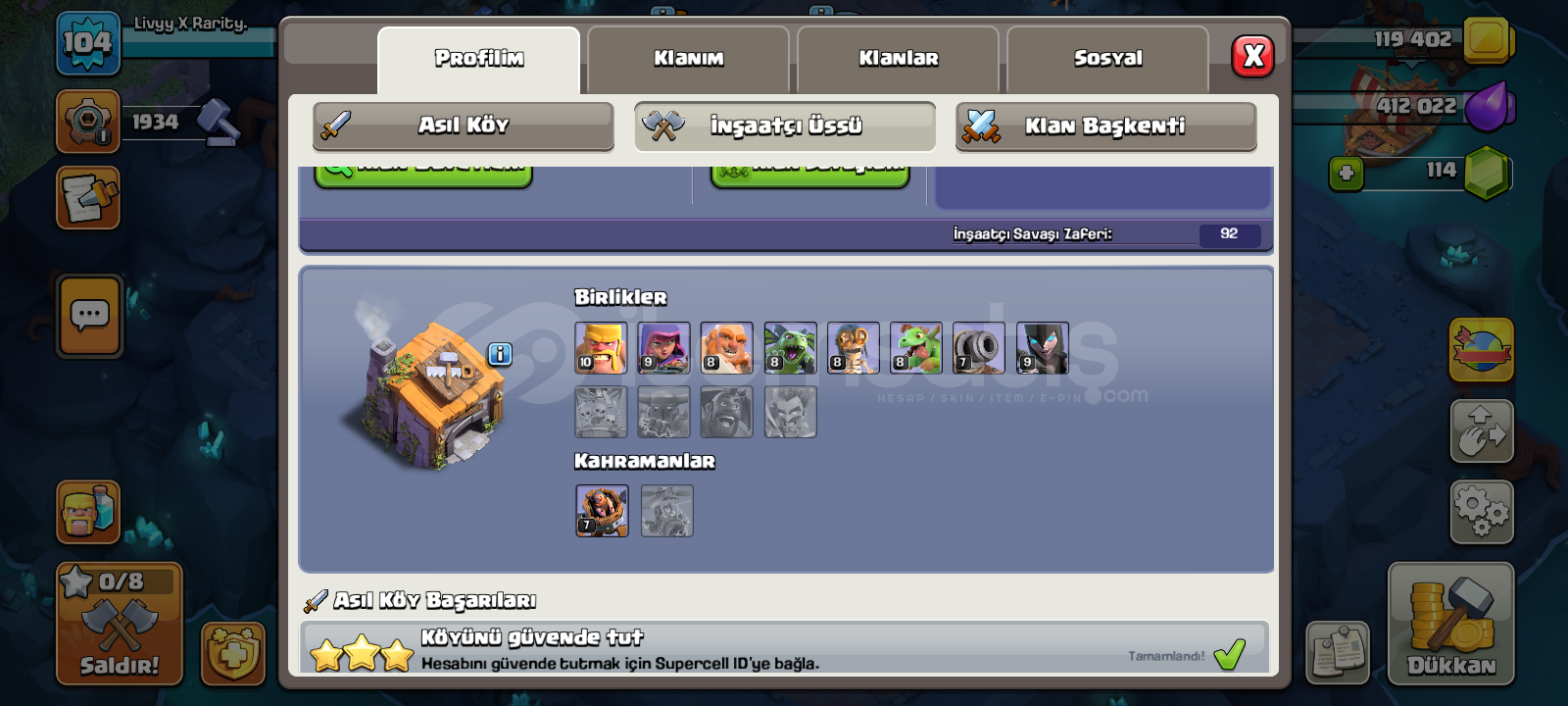Switch to the Klanım tab
The height and width of the screenshot is (706, 1568).
[690, 59]
